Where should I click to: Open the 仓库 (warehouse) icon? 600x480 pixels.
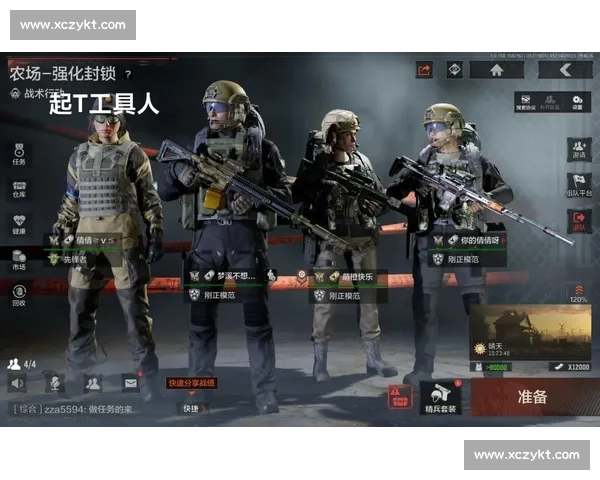click(x=19, y=189)
